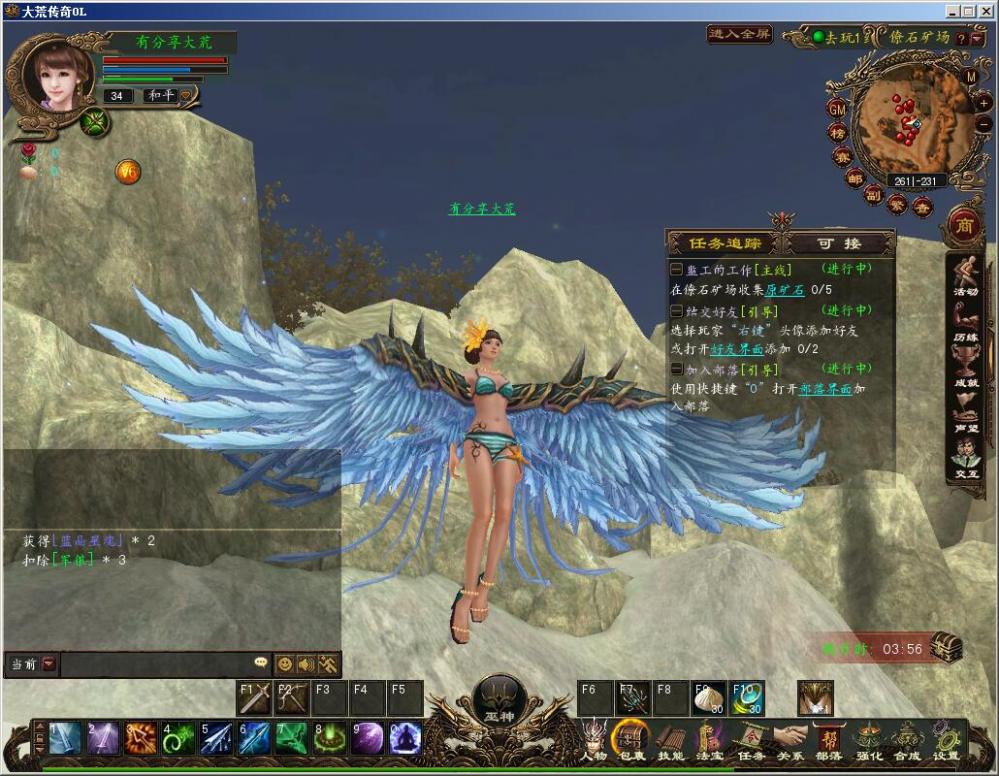The width and height of the screenshot is (999, 776).
Task: Open the 商 shop button
Action: click(x=965, y=222)
